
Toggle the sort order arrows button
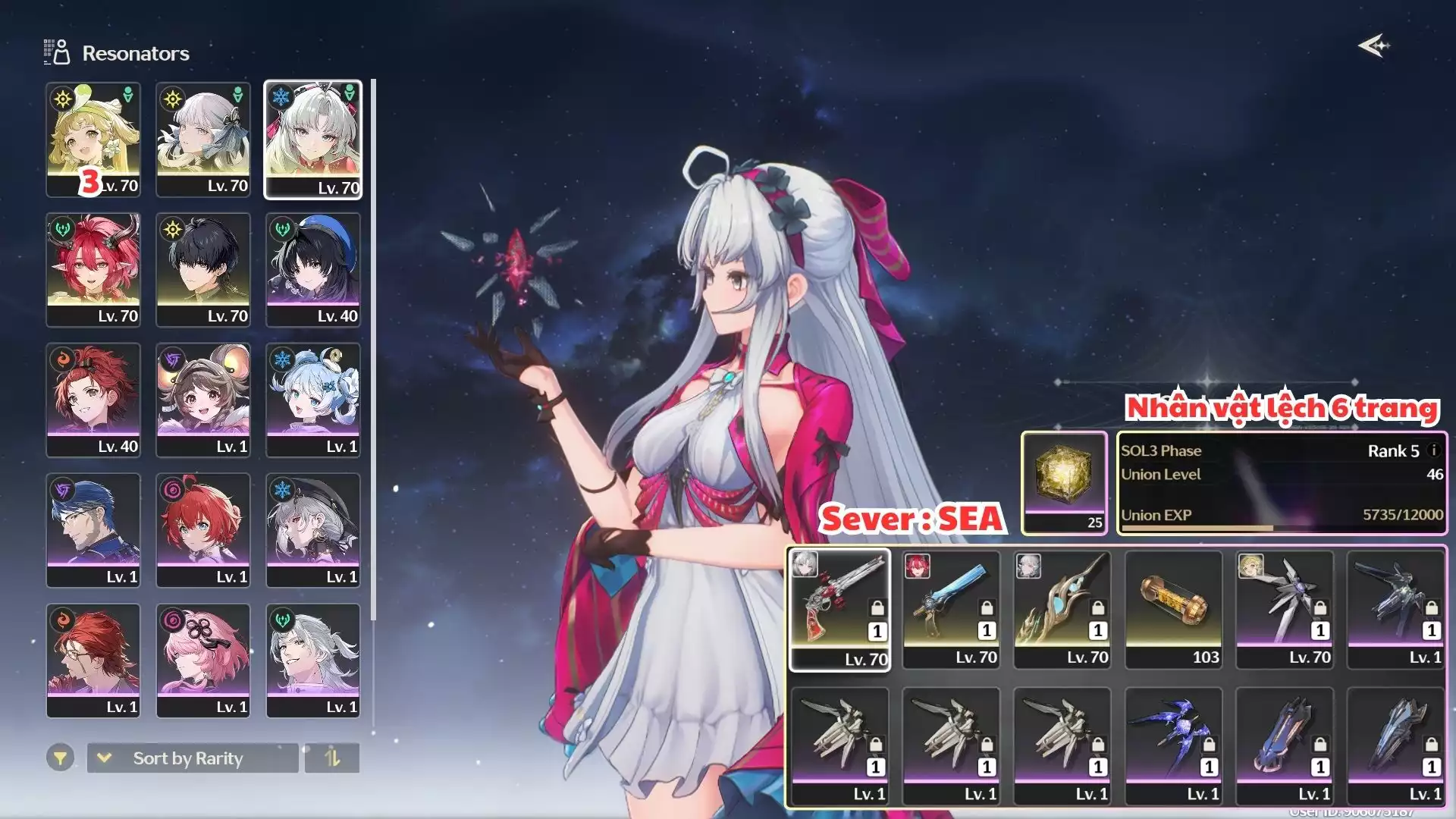pos(332,758)
